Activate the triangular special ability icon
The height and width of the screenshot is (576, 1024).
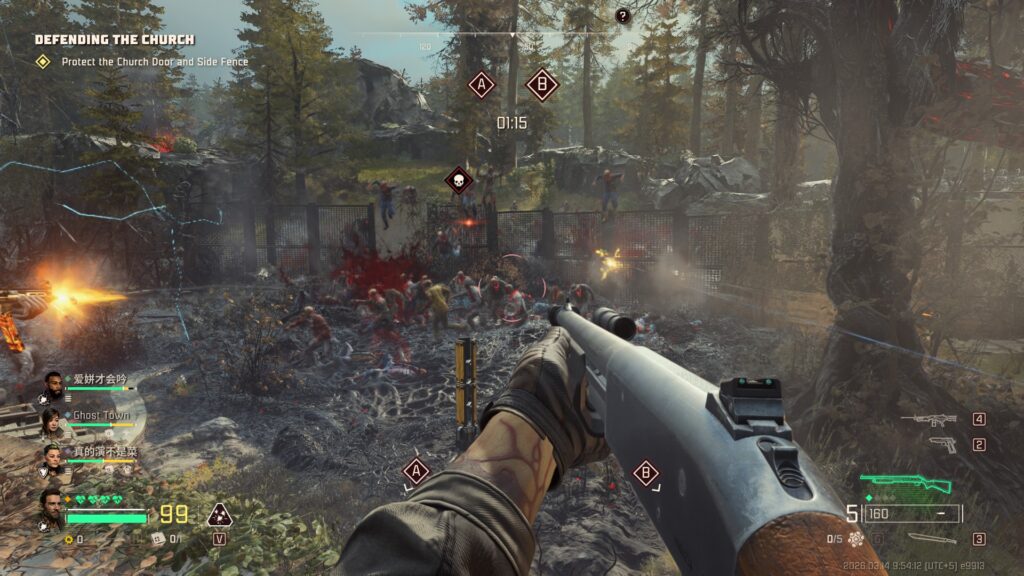tap(219, 515)
